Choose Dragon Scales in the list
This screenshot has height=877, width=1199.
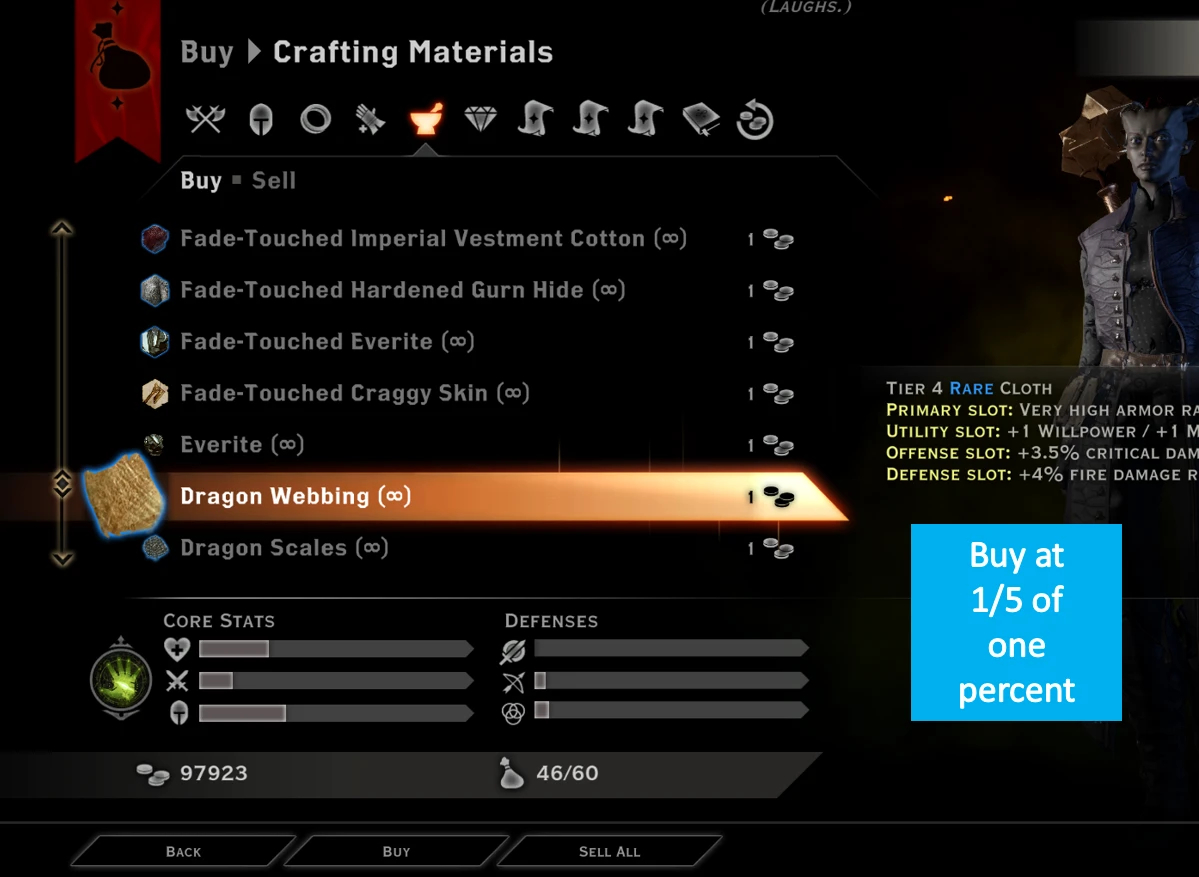[x=283, y=548]
